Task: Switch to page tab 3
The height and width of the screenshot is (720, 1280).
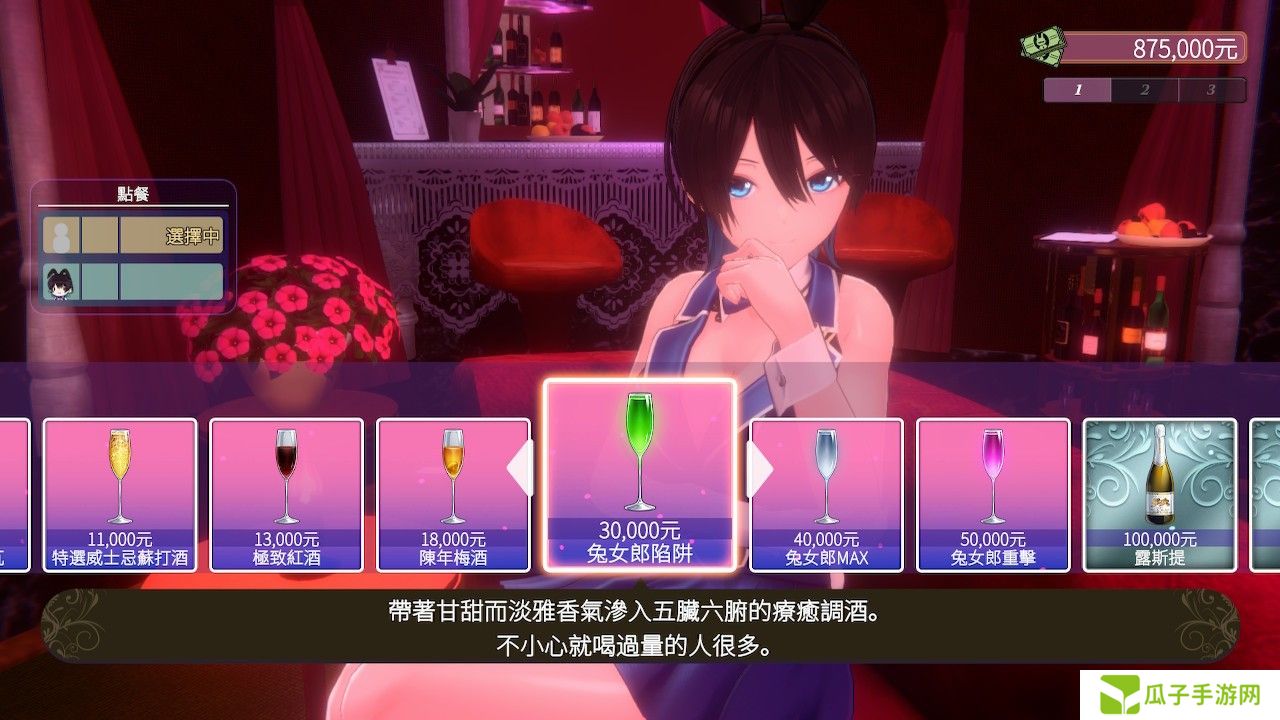Action: (1211, 90)
